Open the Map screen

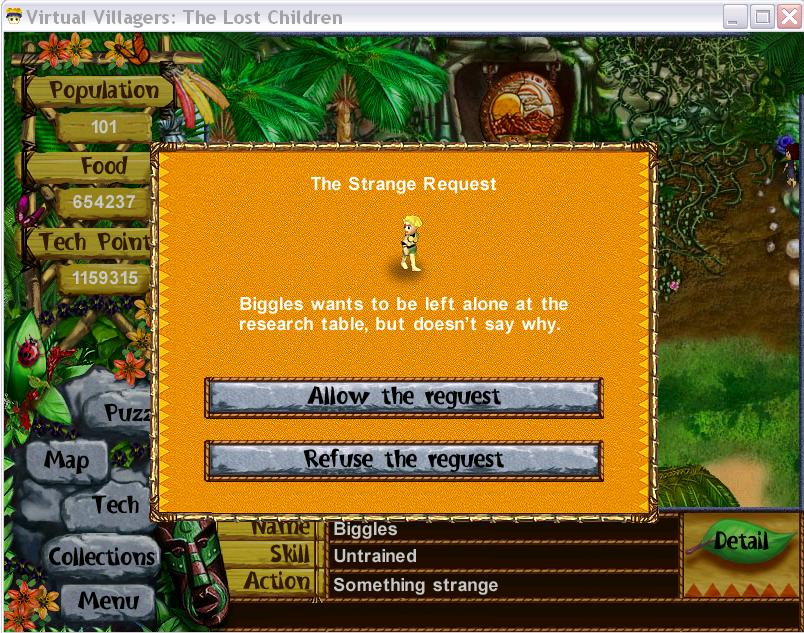click(x=67, y=461)
